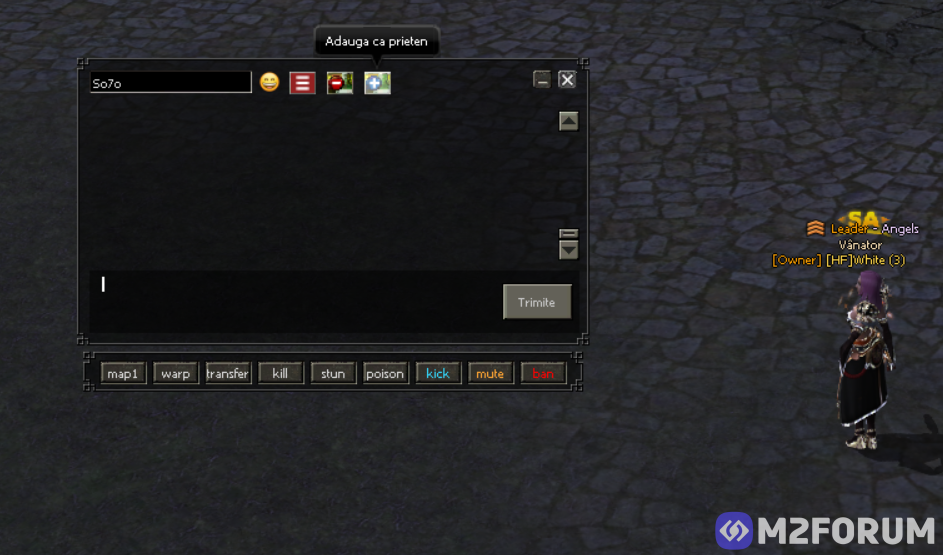Send the message with Trimite
Viewport: 943px width, 555px height.
537,302
